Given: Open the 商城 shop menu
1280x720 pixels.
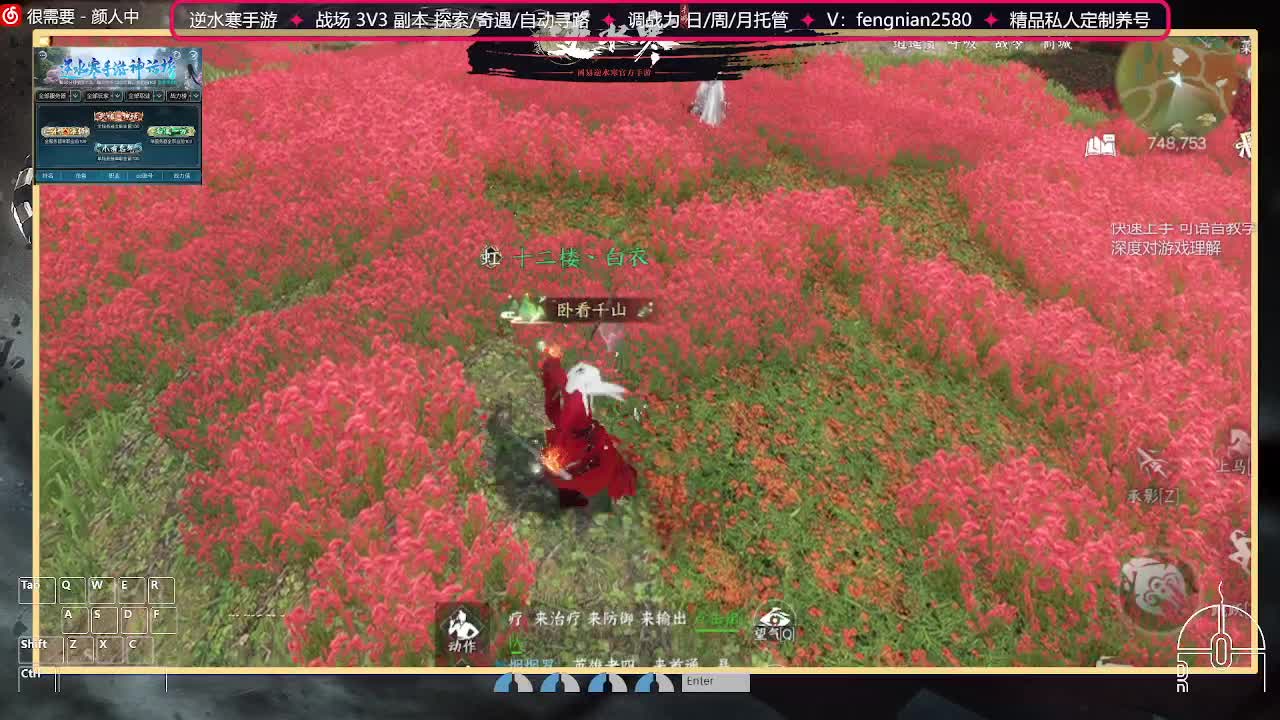Looking at the screenshot, I should coord(1055,45).
